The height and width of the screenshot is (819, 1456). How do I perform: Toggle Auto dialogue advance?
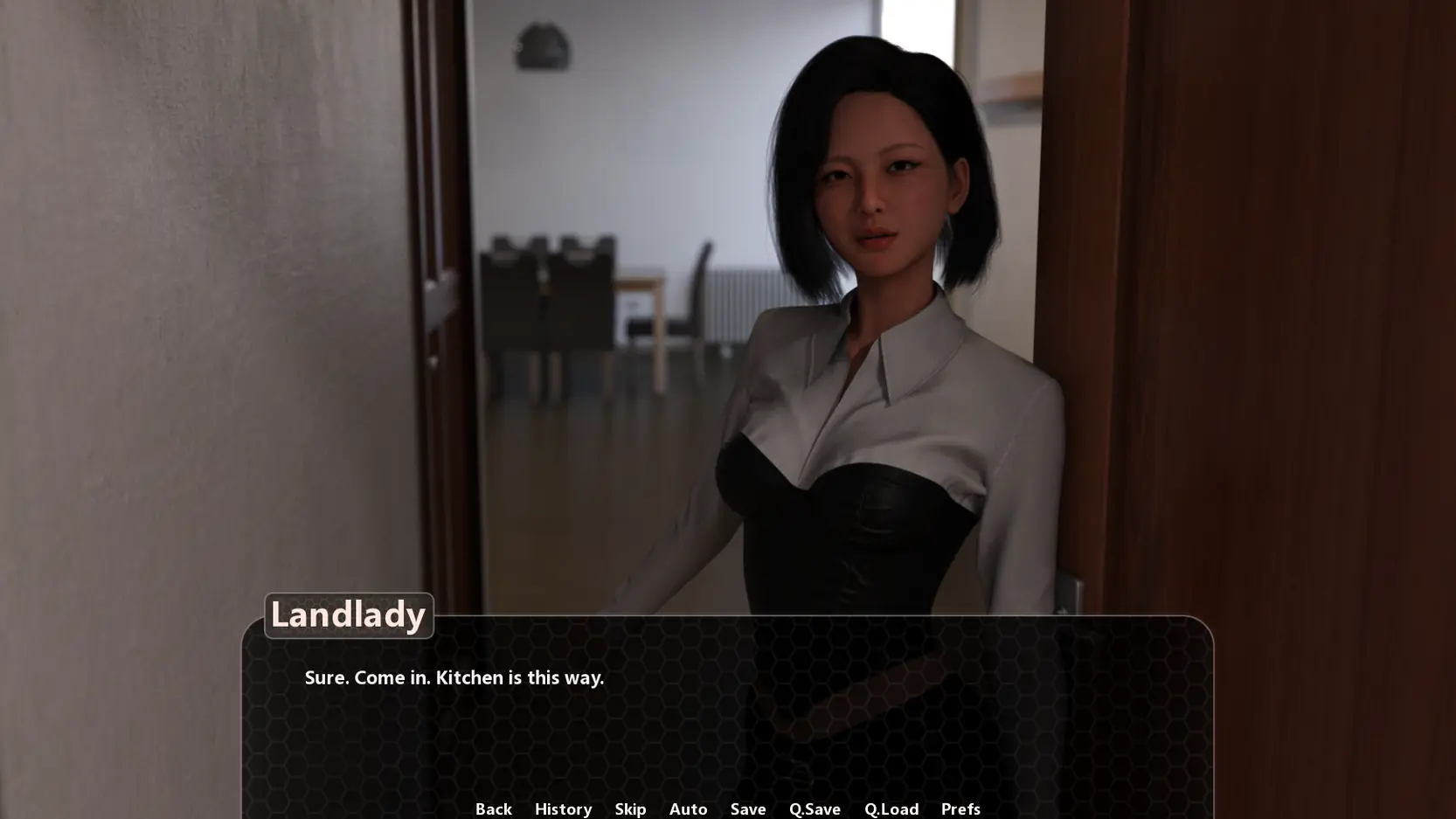tap(688, 809)
